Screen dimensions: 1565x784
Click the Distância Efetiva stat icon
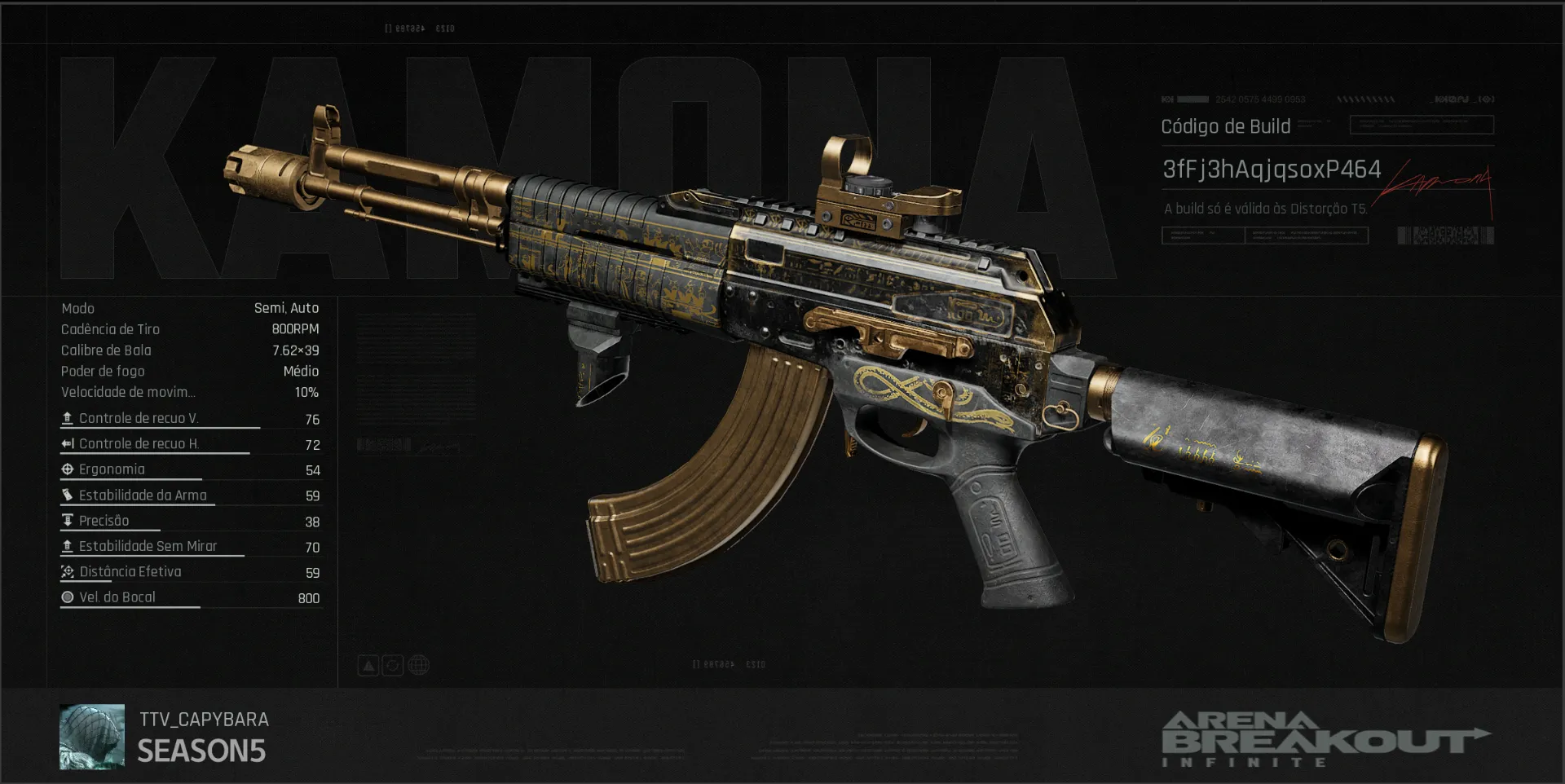point(67,571)
